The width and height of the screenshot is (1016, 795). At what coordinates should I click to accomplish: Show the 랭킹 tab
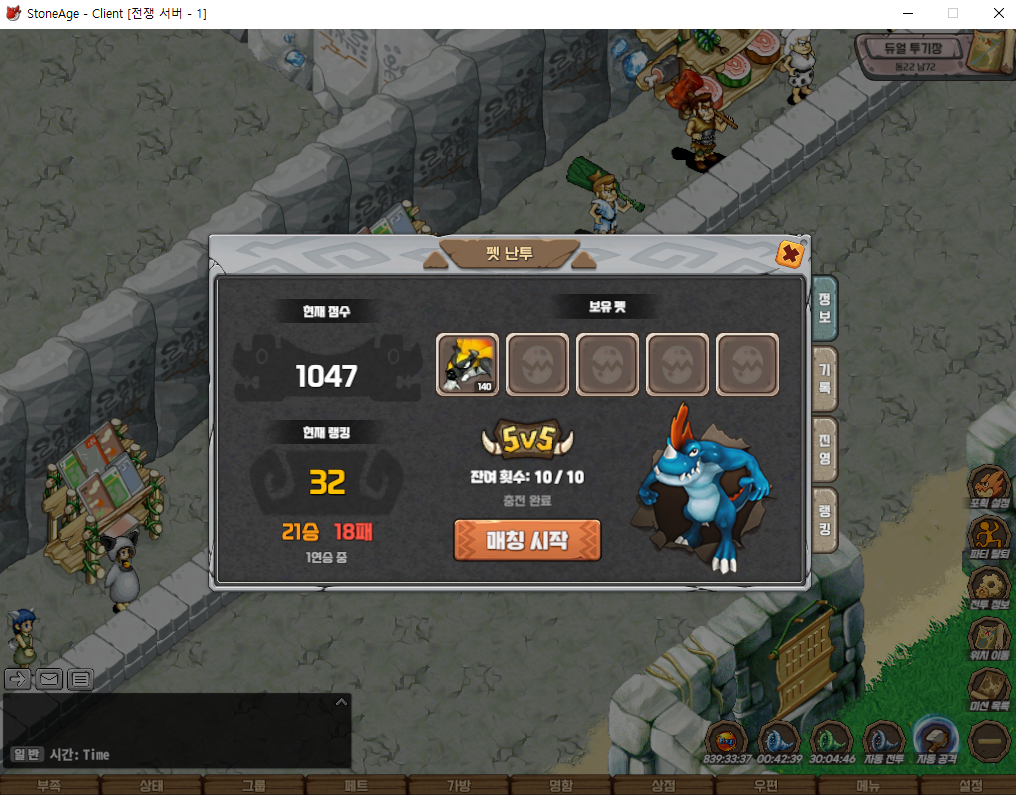pos(825,520)
